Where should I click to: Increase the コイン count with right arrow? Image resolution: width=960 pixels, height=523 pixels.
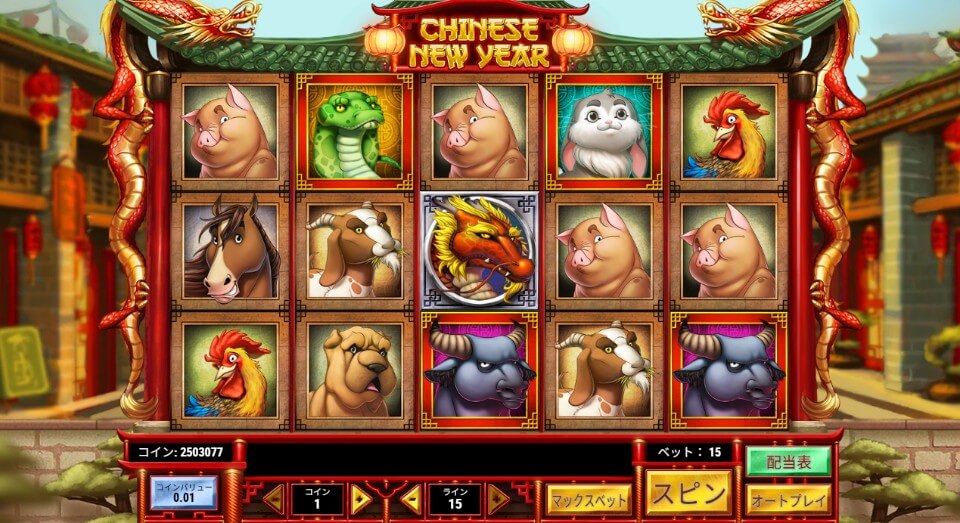tap(361, 499)
